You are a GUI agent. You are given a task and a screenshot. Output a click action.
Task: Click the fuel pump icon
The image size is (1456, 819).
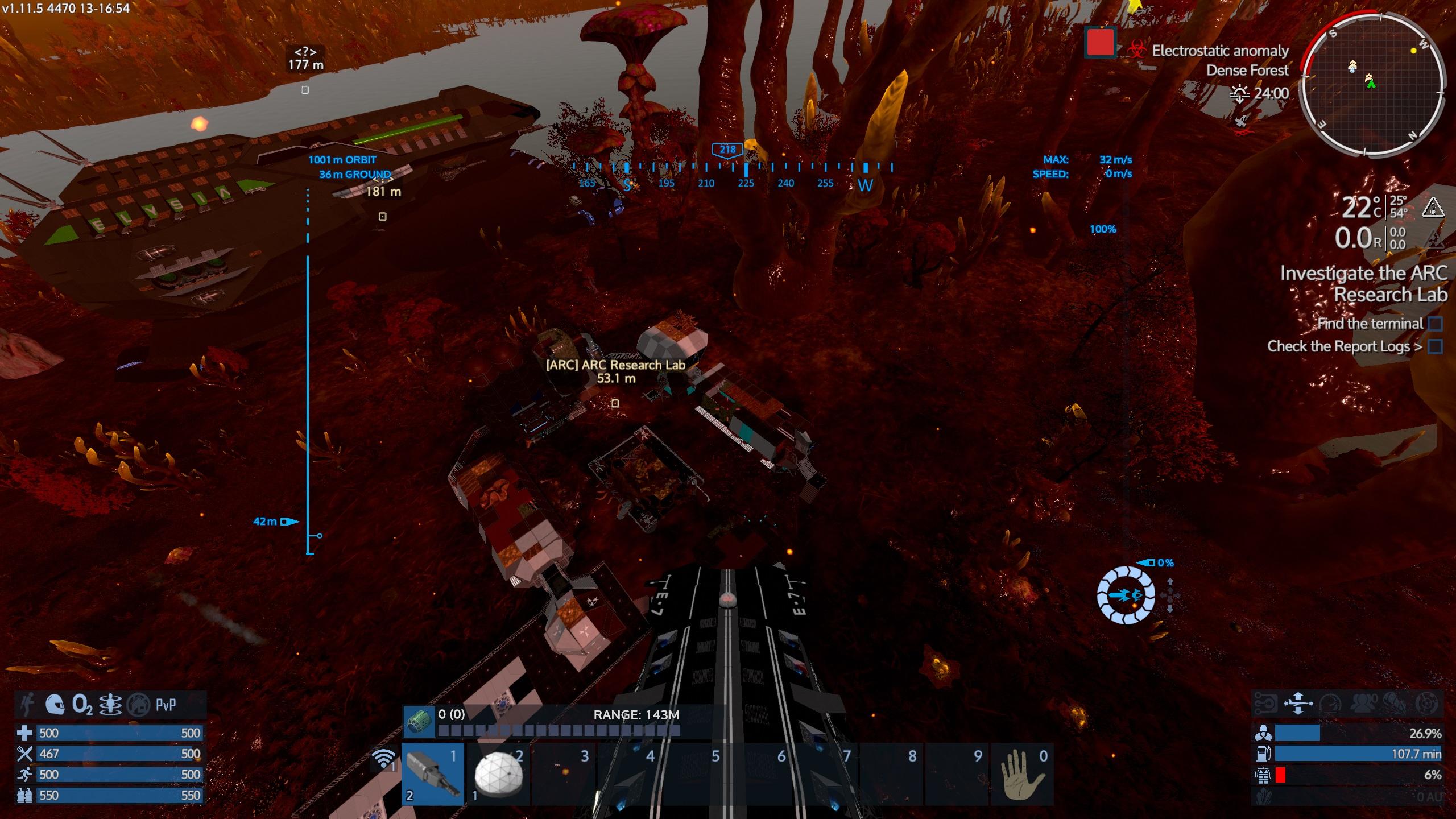pyautogui.click(x=1262, y=754)
